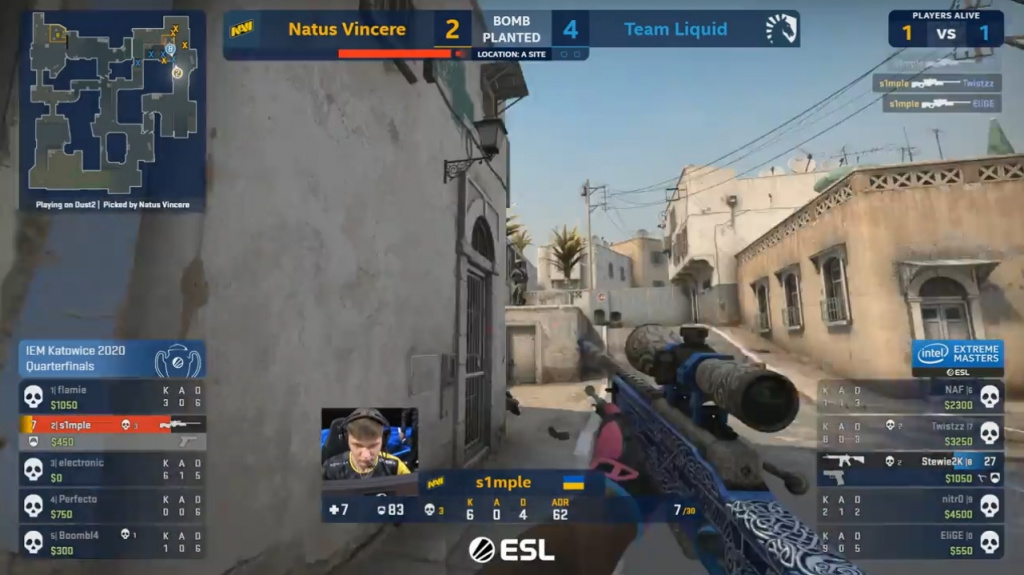Click the Team Liquid horse logo

[x=781, y=29]
